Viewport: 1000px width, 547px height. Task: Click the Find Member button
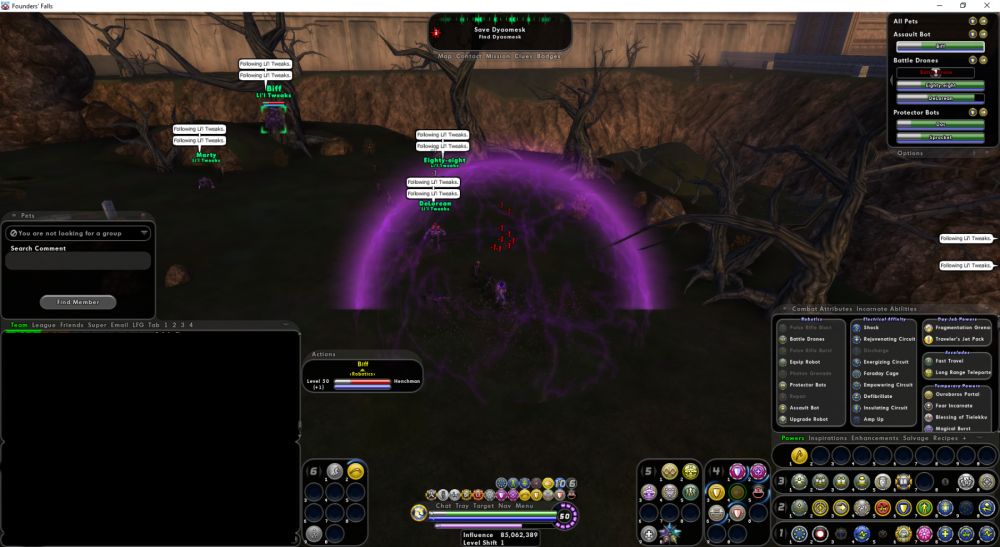78,301
